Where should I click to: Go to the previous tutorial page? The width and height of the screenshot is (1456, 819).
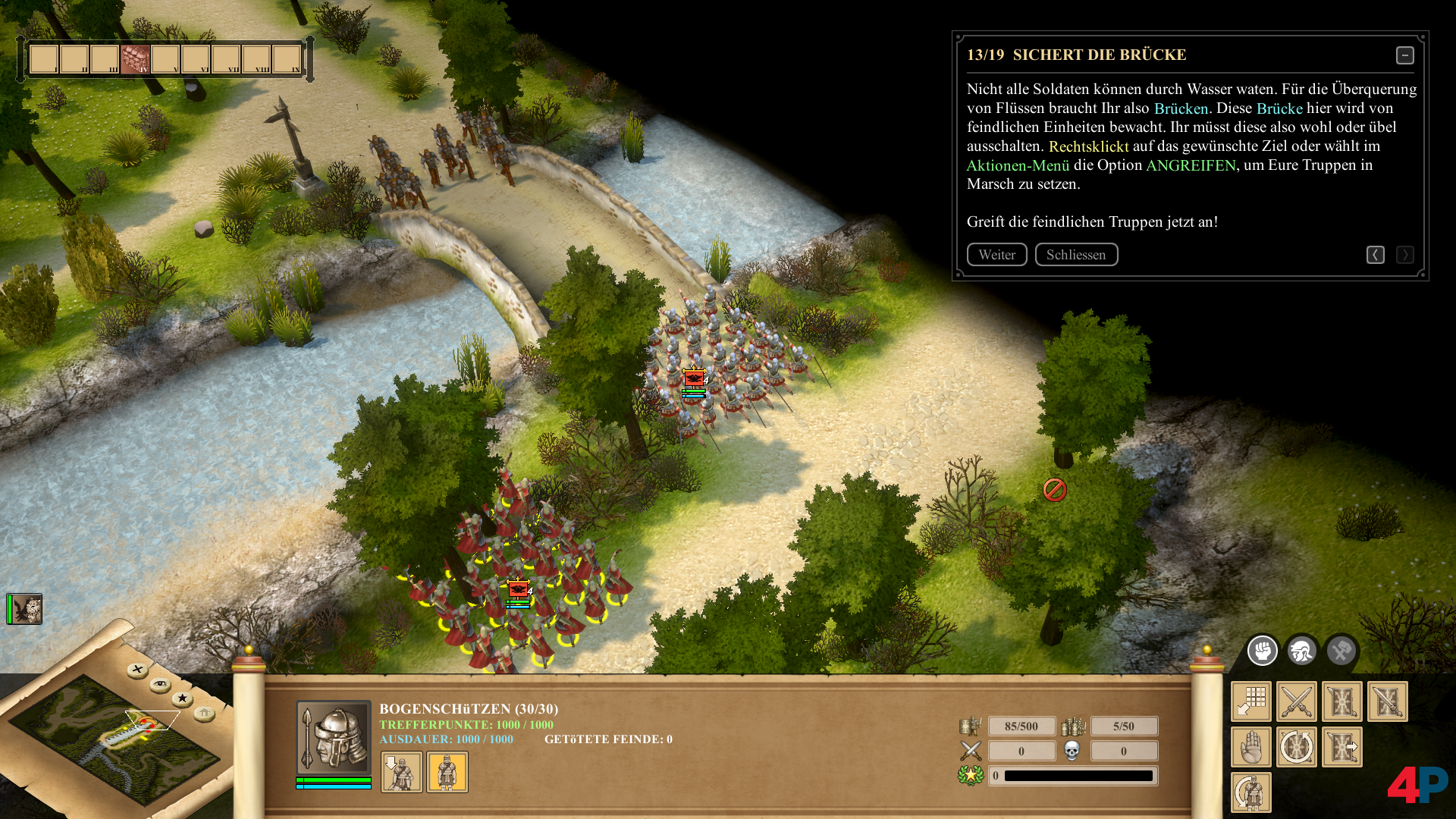(x=1375, y=255)
